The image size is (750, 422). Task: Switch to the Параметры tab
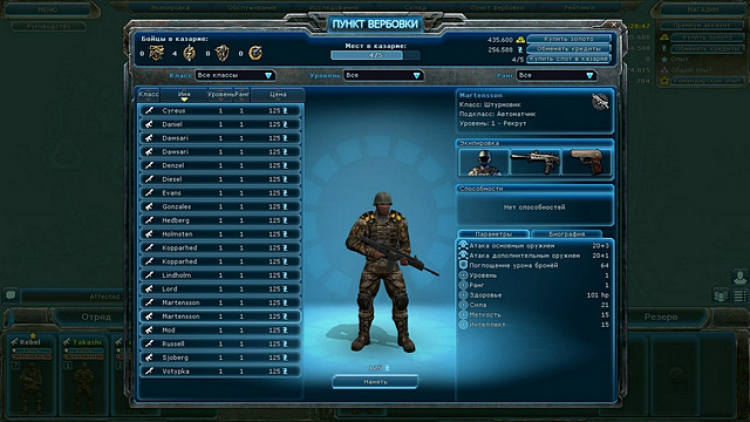click(x=494, y=234)
